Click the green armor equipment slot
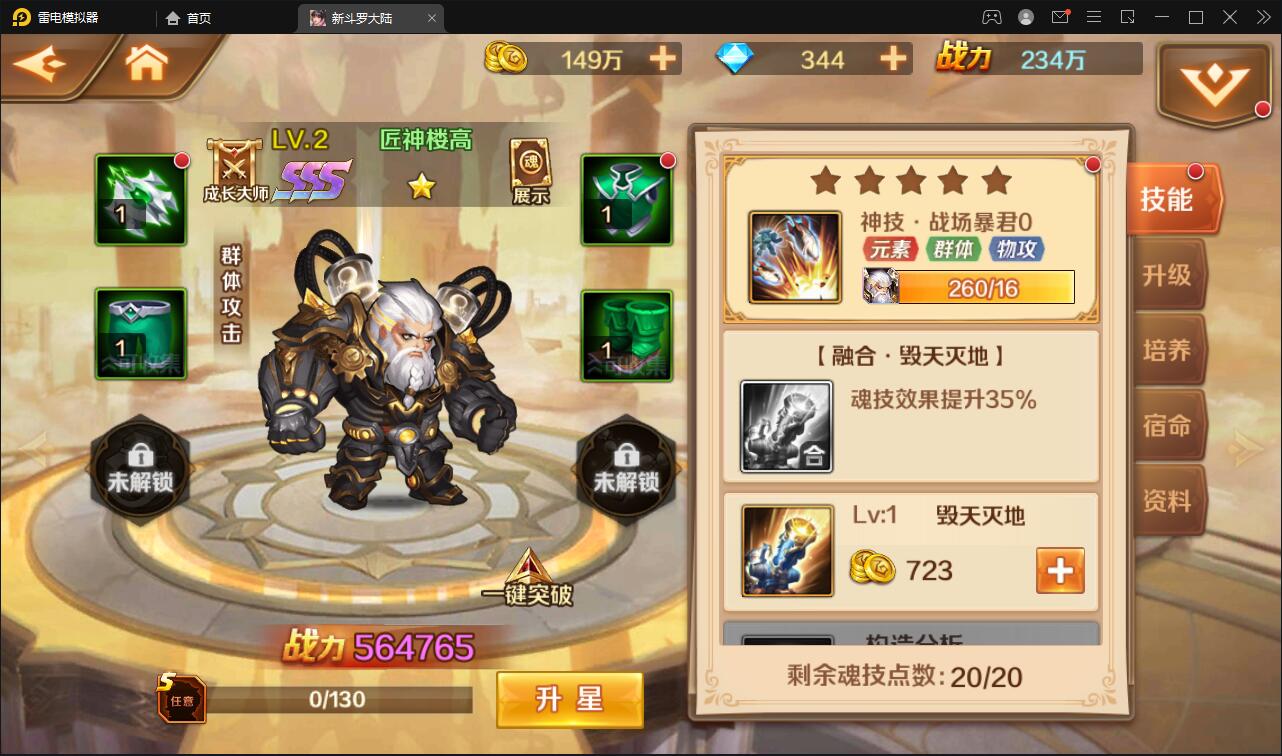The image size is (1282, 756). pos(628,200)
